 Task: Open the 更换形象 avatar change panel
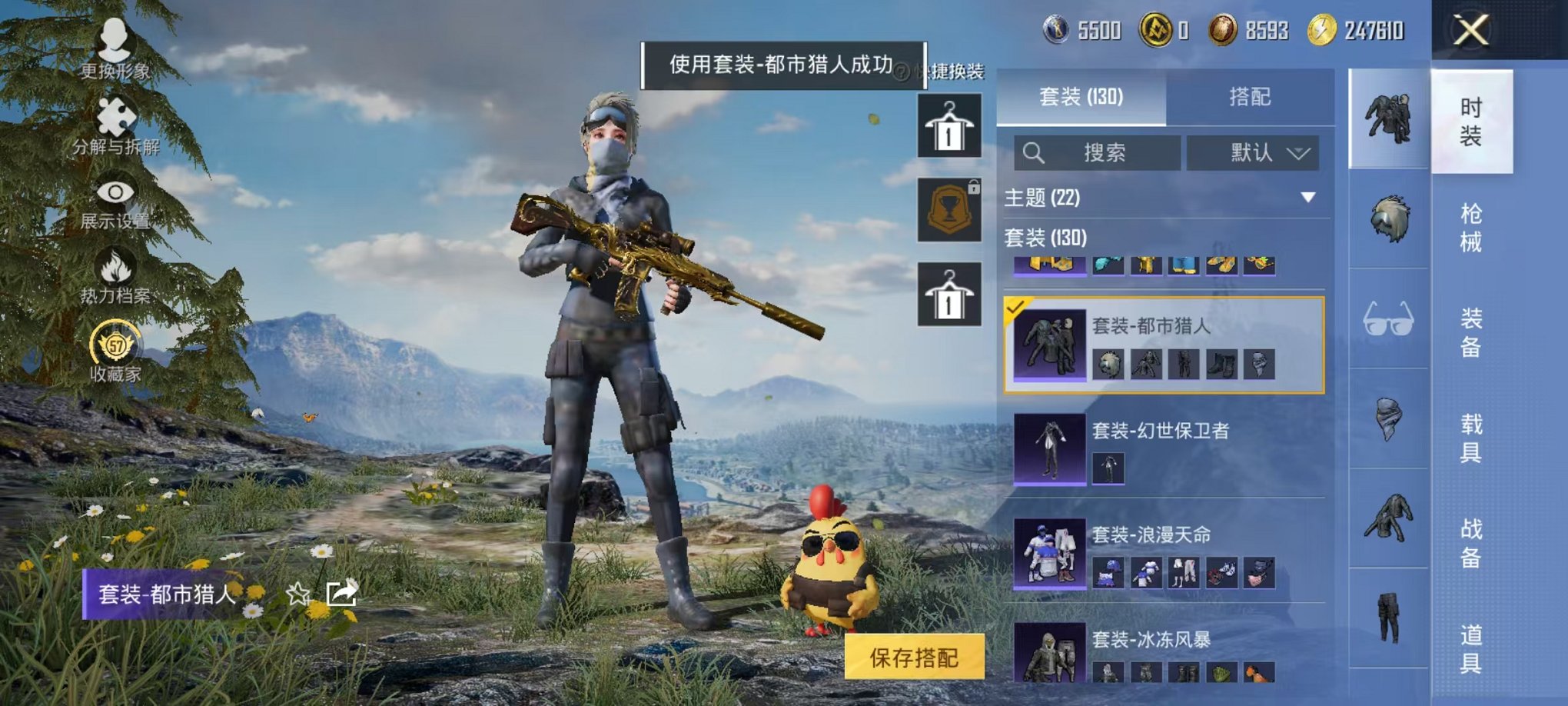(x=114, y=46)
